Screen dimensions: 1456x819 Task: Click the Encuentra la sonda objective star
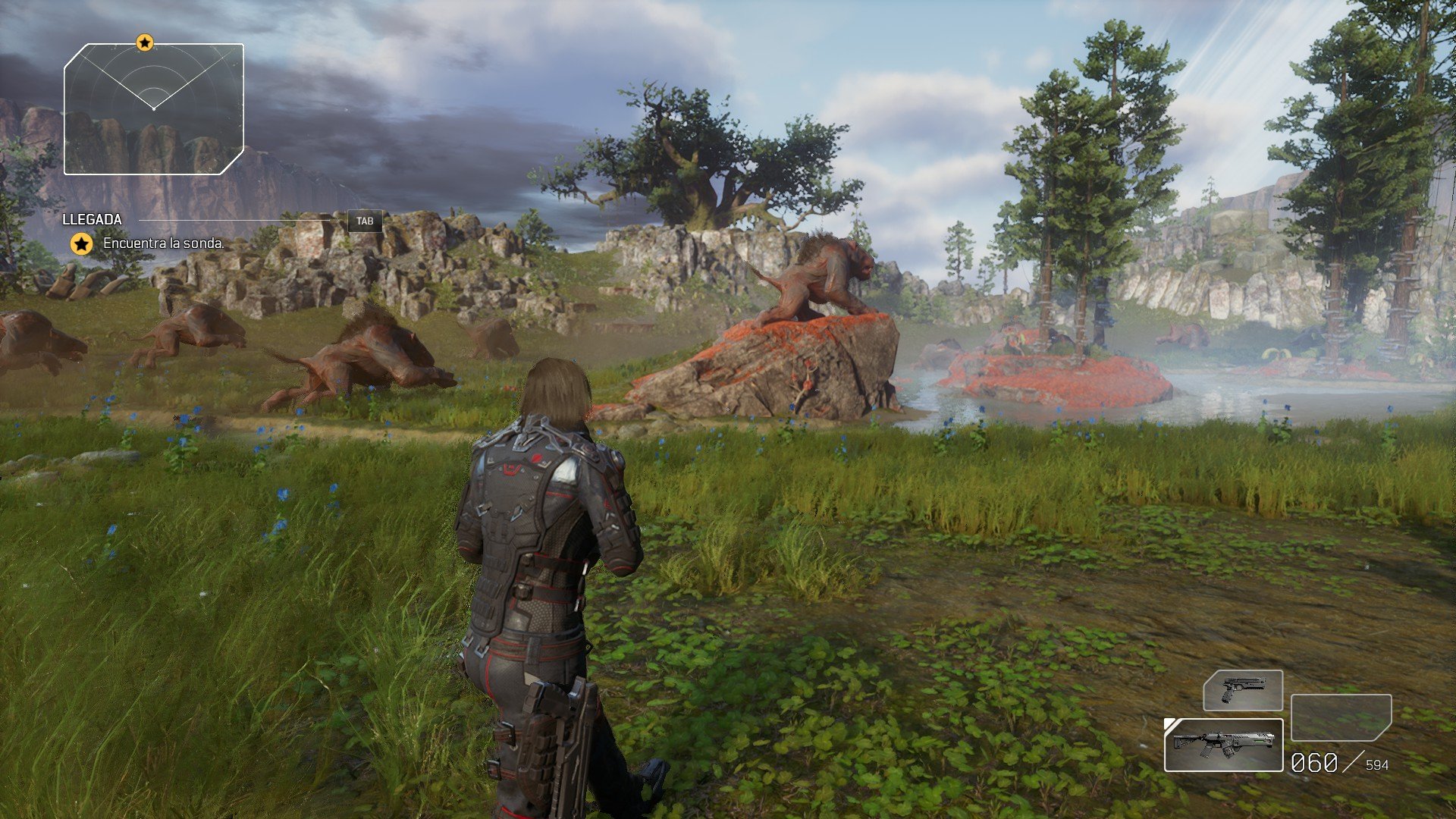82,243
